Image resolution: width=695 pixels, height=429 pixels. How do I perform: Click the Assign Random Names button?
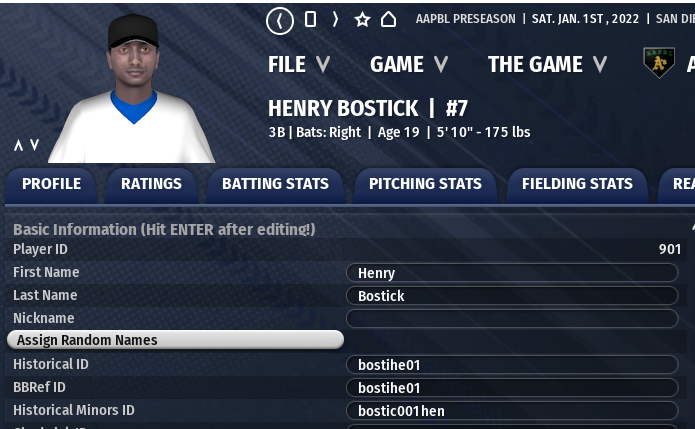(x=175, y=340)
